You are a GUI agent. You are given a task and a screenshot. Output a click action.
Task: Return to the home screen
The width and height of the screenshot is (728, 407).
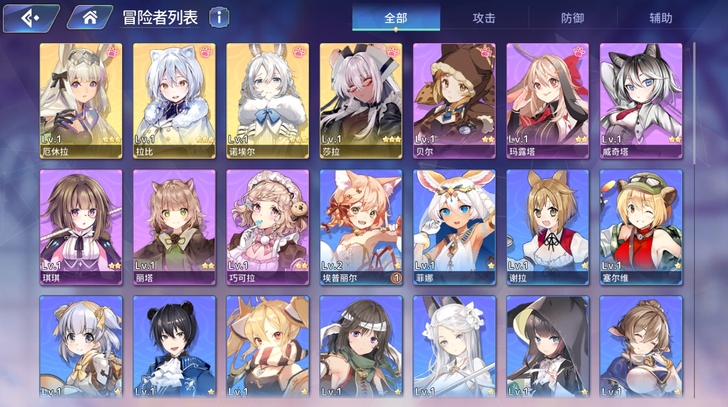89,17
